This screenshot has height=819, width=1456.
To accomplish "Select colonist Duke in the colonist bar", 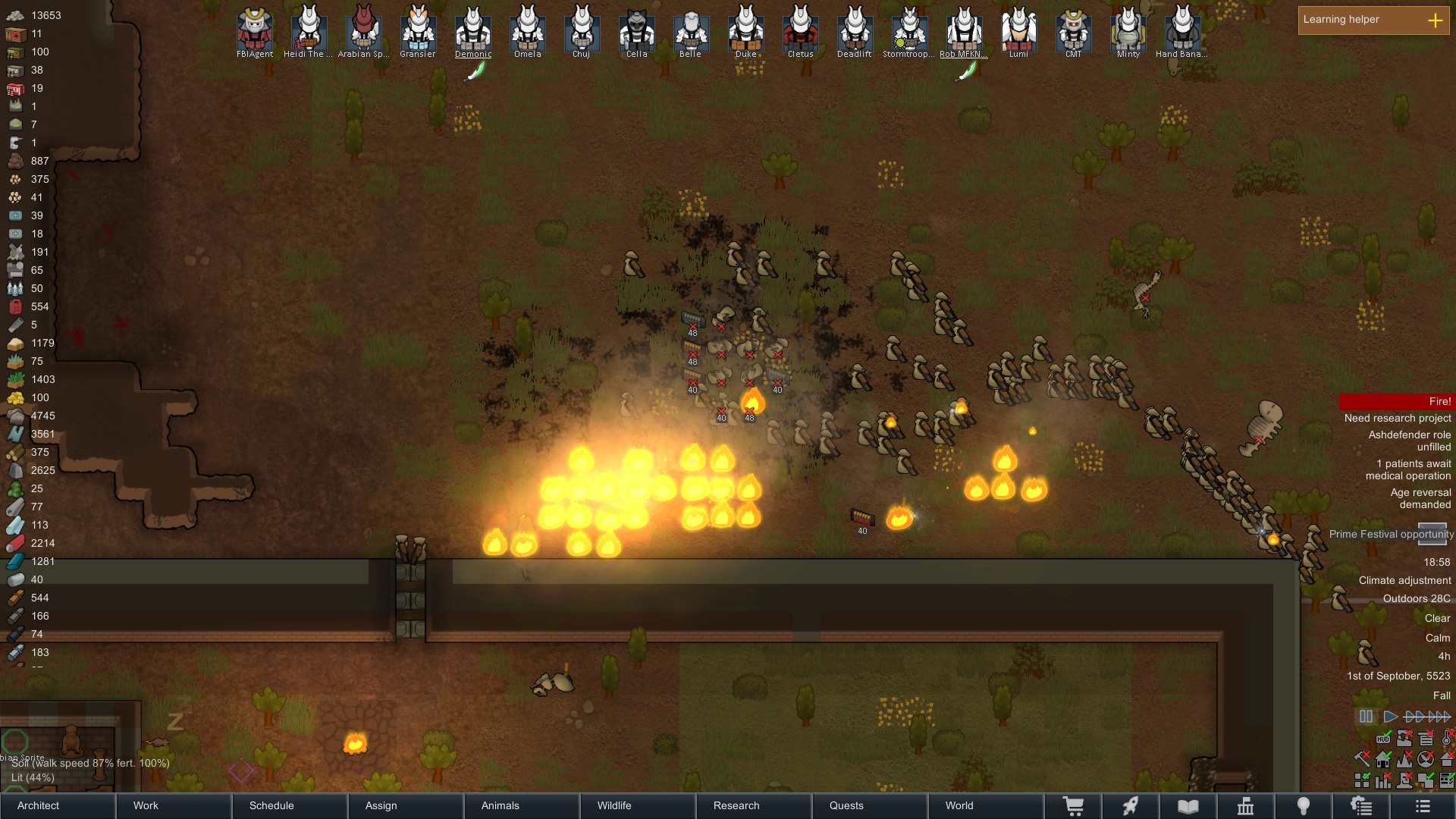I will [x=746, y=30].
